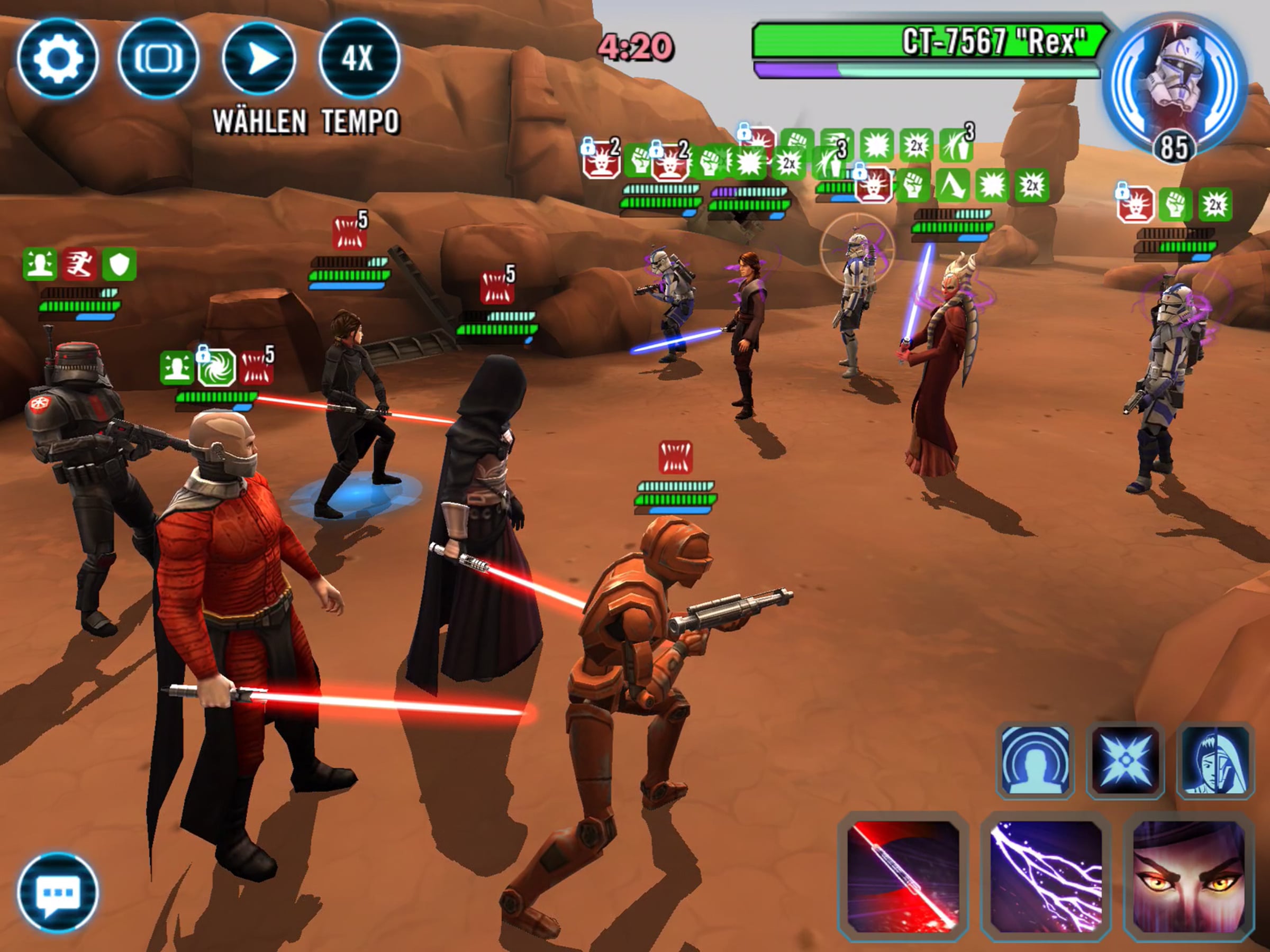Open the gear settings menu
This screenshot has width=1270, height=952.
click(57, 59)
